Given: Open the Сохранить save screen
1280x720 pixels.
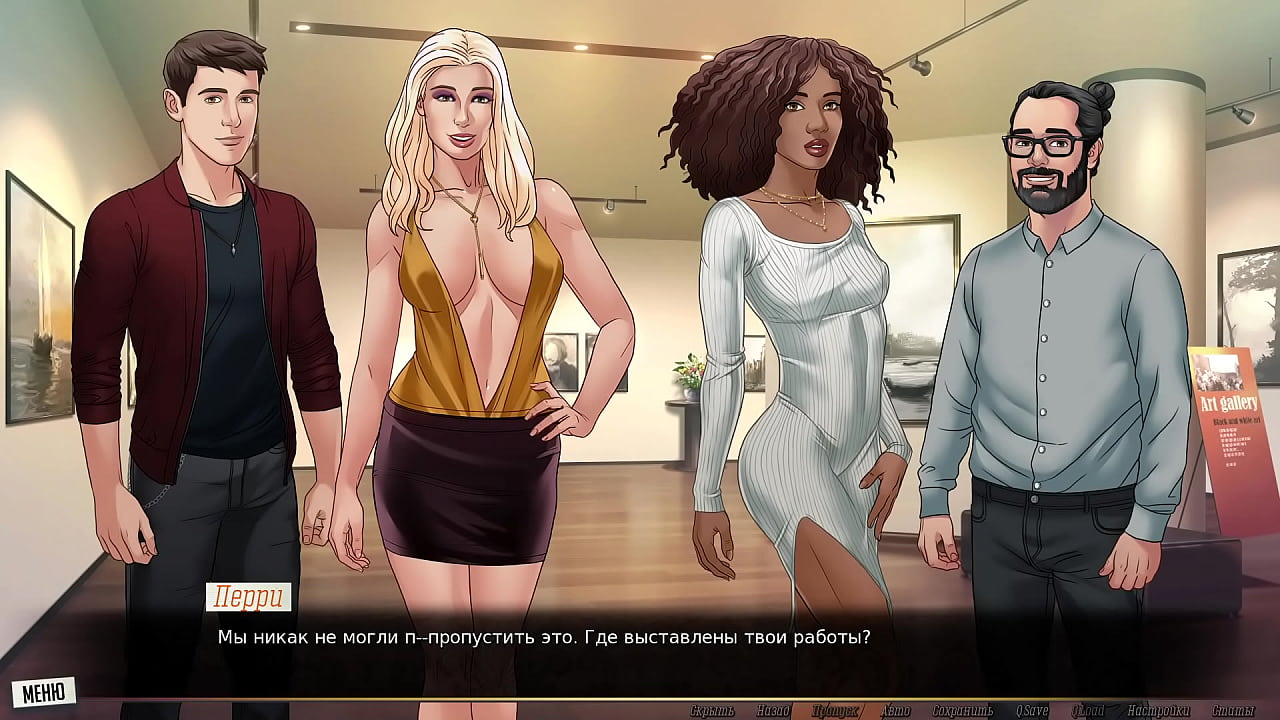Looking at the screenshot, I should (961, 711).
